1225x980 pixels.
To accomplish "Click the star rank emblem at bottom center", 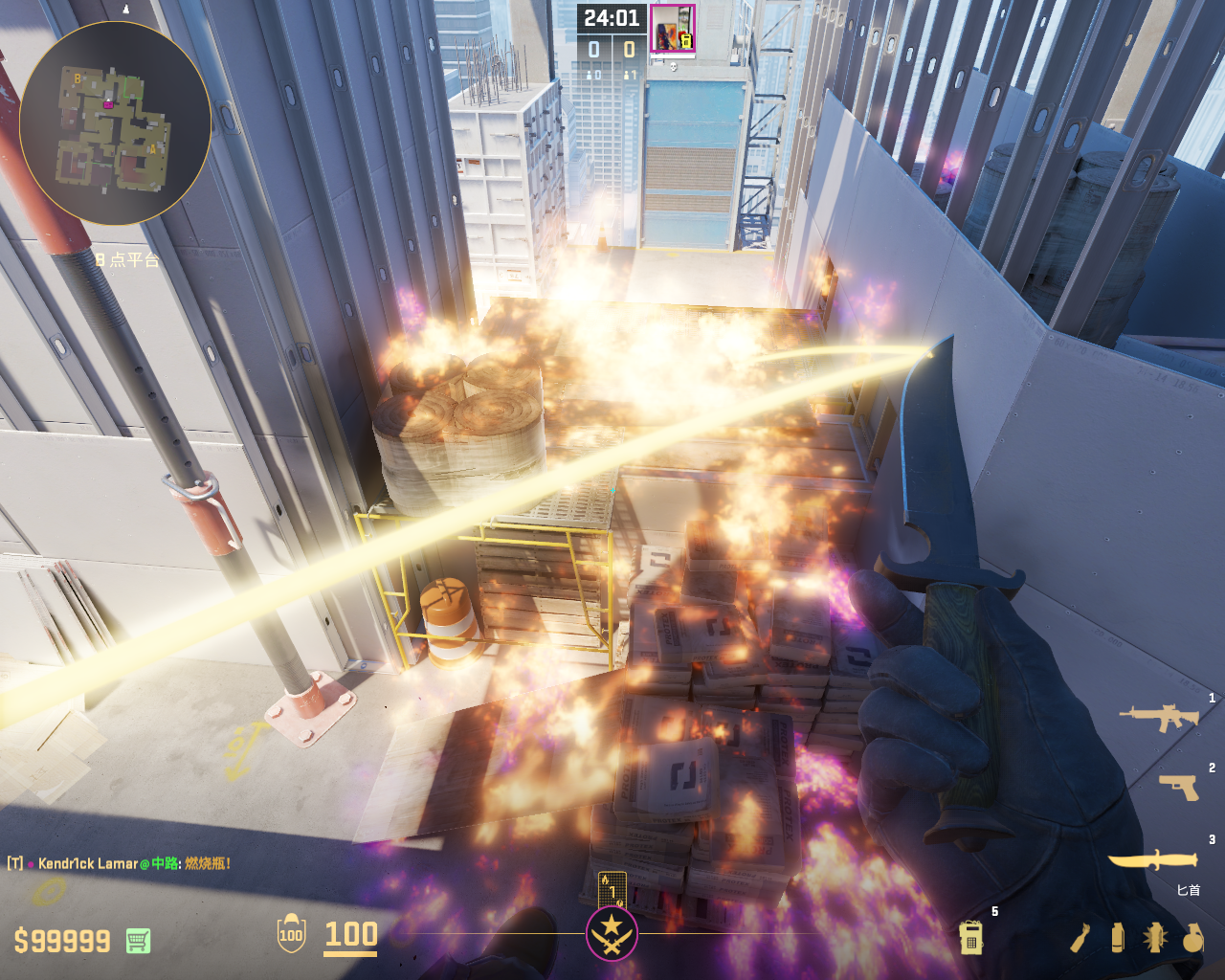I will coord(612,933).
